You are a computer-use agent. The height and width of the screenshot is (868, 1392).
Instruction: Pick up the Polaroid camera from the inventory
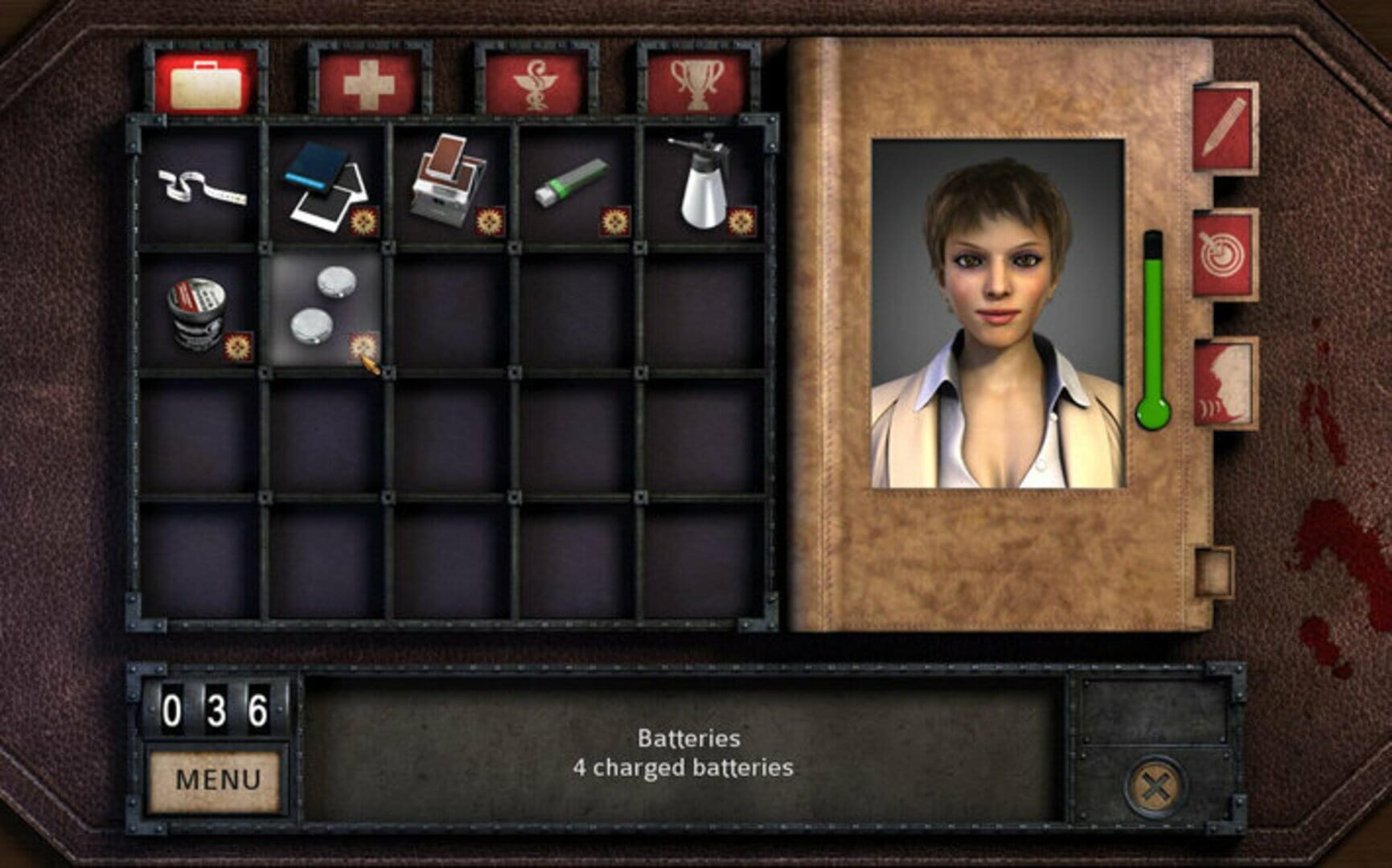(448, 177)
